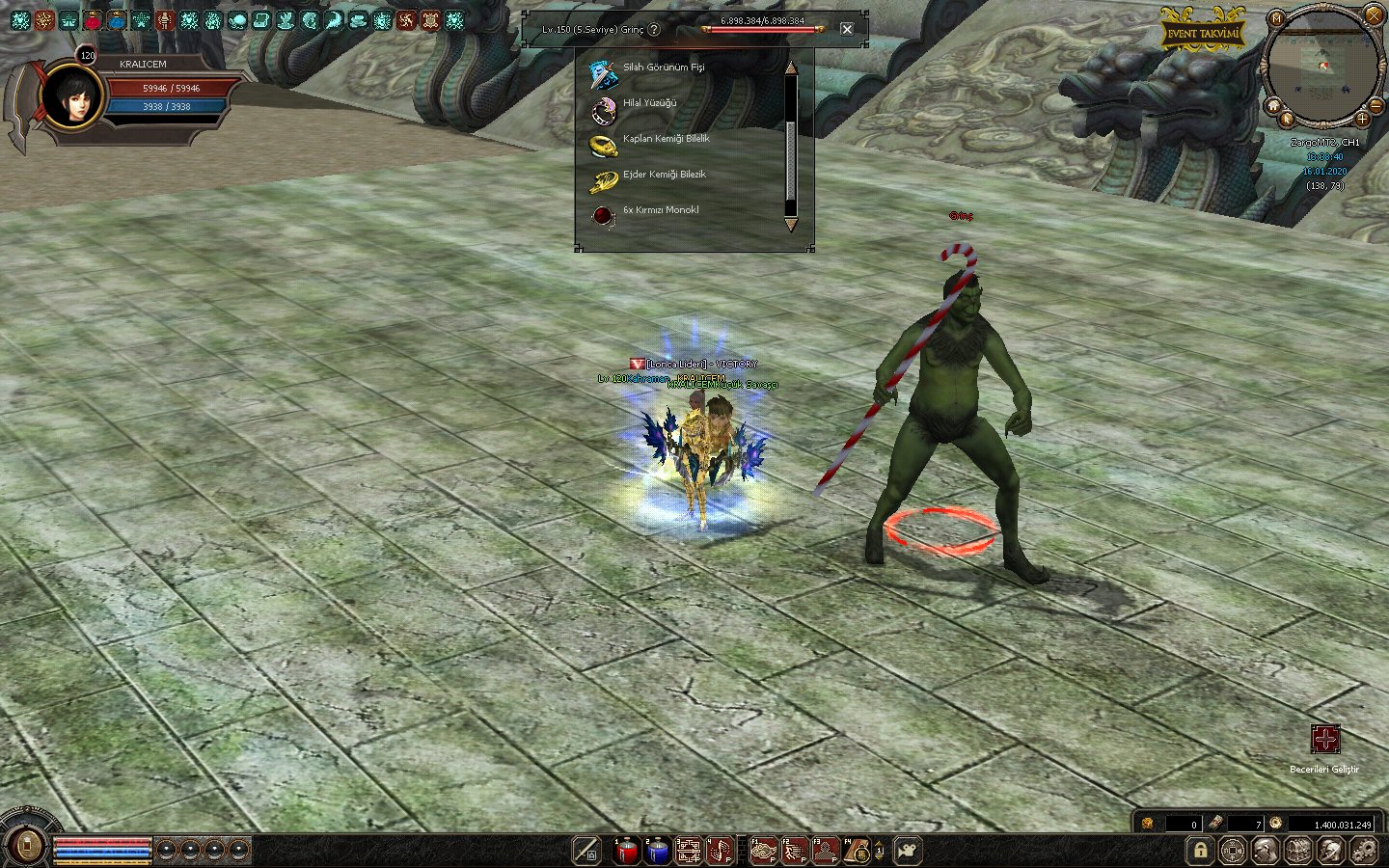Select the 6x Kırmızı Monokl entry
This screenshot has width=1389, height=868.
pos(661,210)
